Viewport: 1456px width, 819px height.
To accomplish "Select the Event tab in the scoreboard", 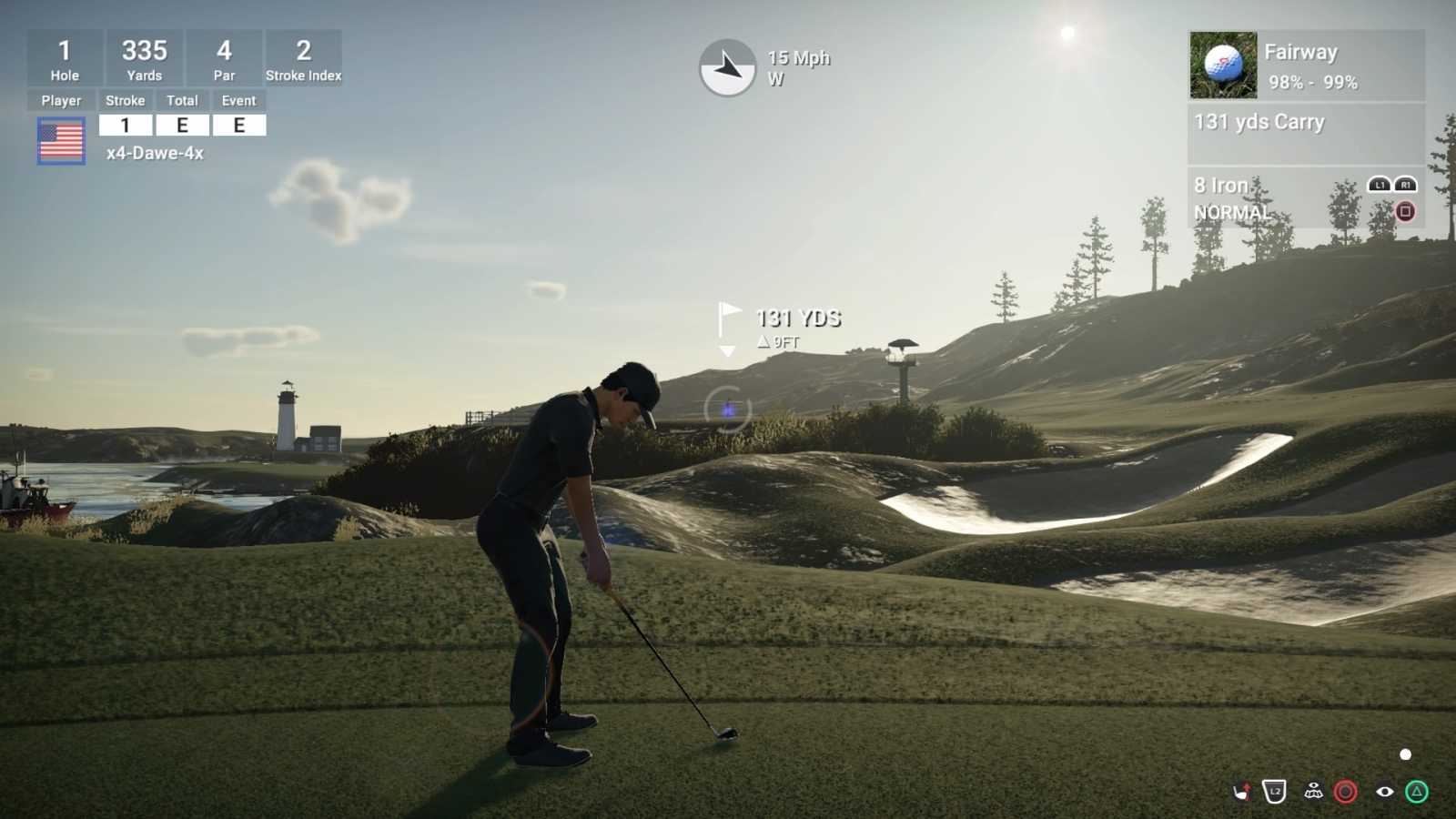I will pos(239,100).
